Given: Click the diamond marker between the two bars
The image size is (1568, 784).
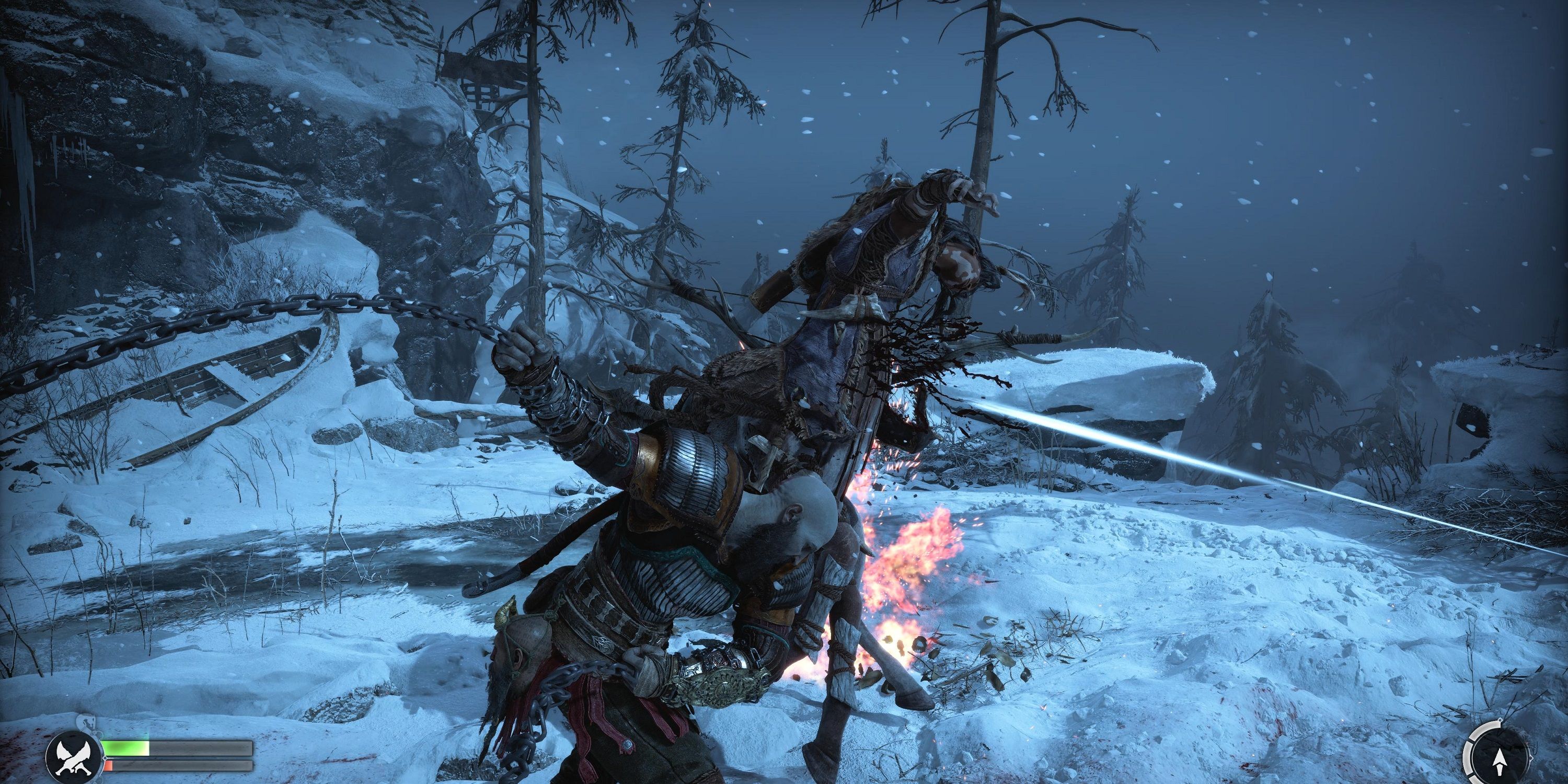Looking at the screenshot, I should click(x=105, y=758).
